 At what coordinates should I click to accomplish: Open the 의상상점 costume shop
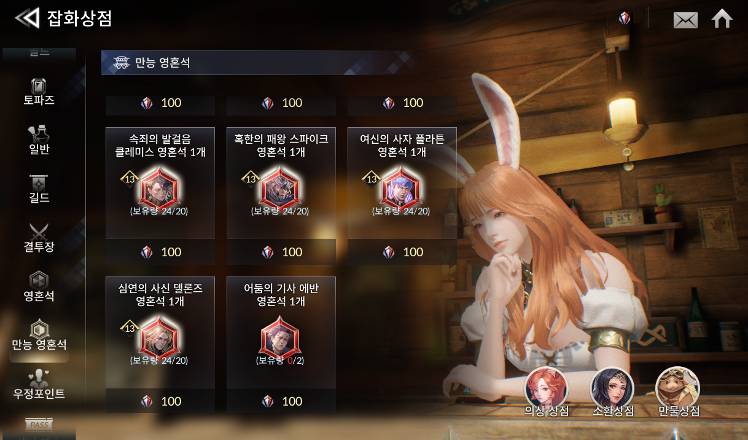point(546,391)
